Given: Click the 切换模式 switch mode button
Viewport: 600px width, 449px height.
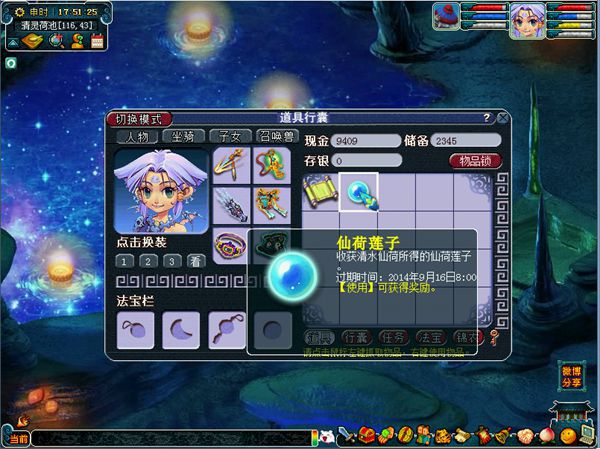Looking at the screenshot, I should point(138,119).
